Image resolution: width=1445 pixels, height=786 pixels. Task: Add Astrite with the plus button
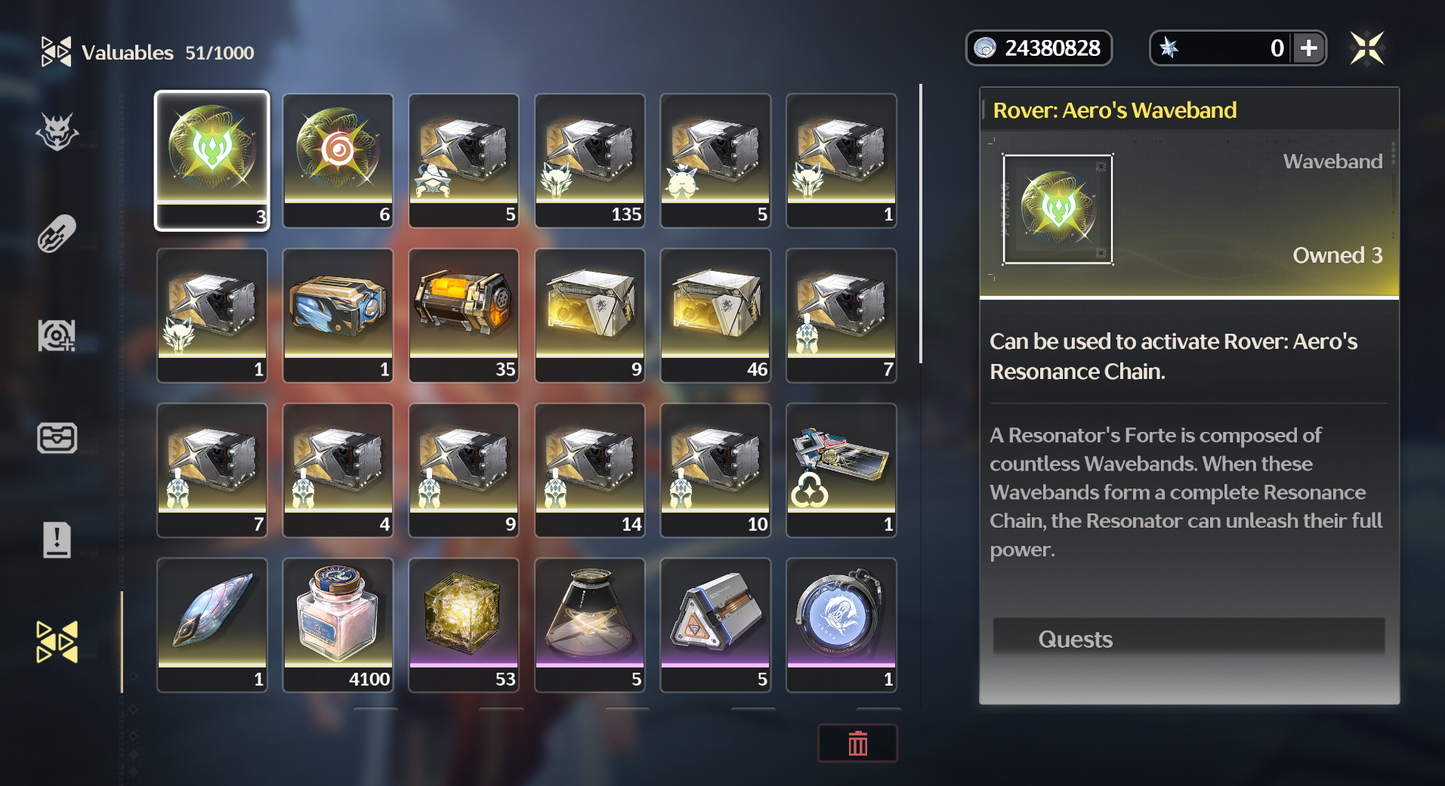point(1308,48)
